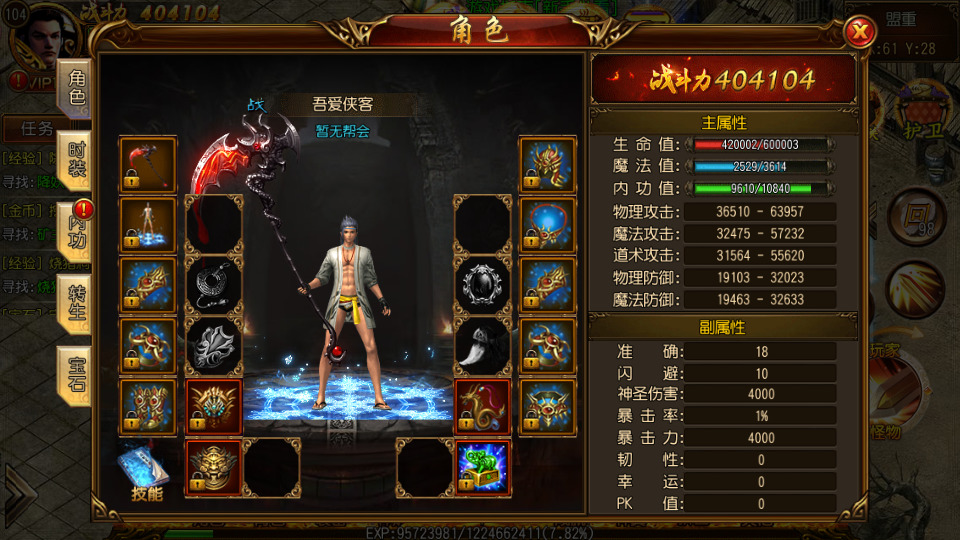The width and height of the screenshot is (960, 540).
Task: Open the 技能 skills book
Action: click(x=145, y=472)
